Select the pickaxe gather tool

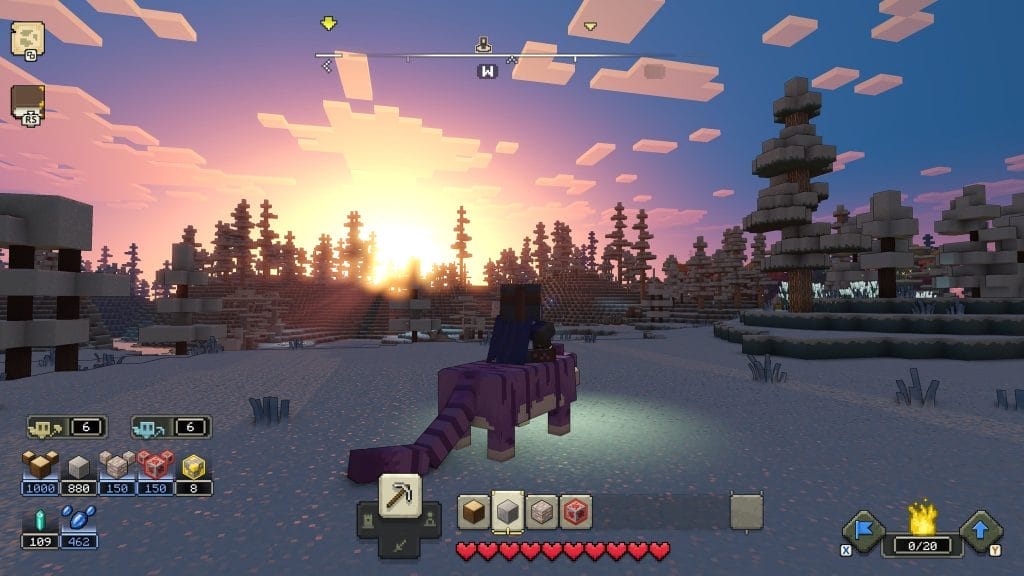pyautogui.click(x=400, y=494)
